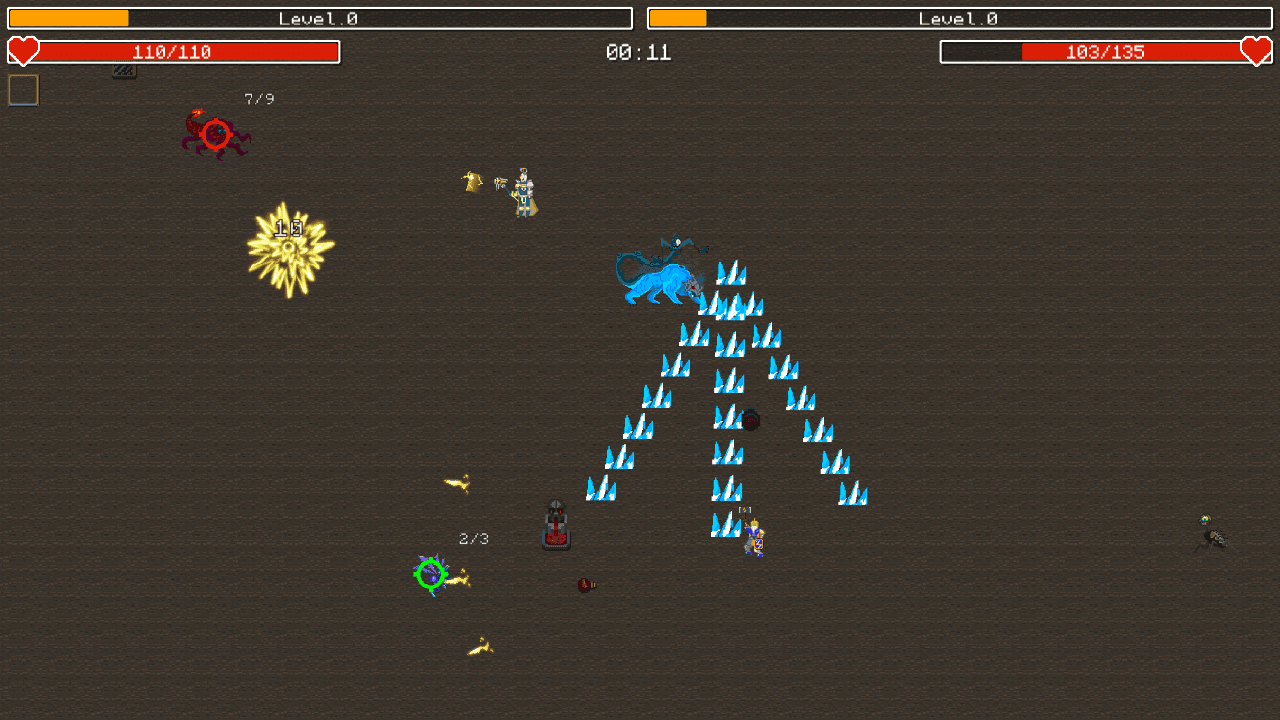
Task: Click the red potion drop on the ground
Action: tap(585, 586)
